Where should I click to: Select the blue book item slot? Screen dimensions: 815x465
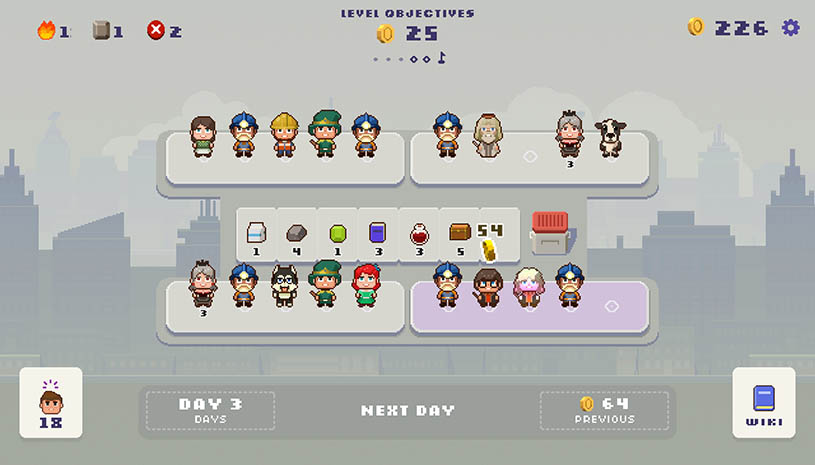[377, 236]
